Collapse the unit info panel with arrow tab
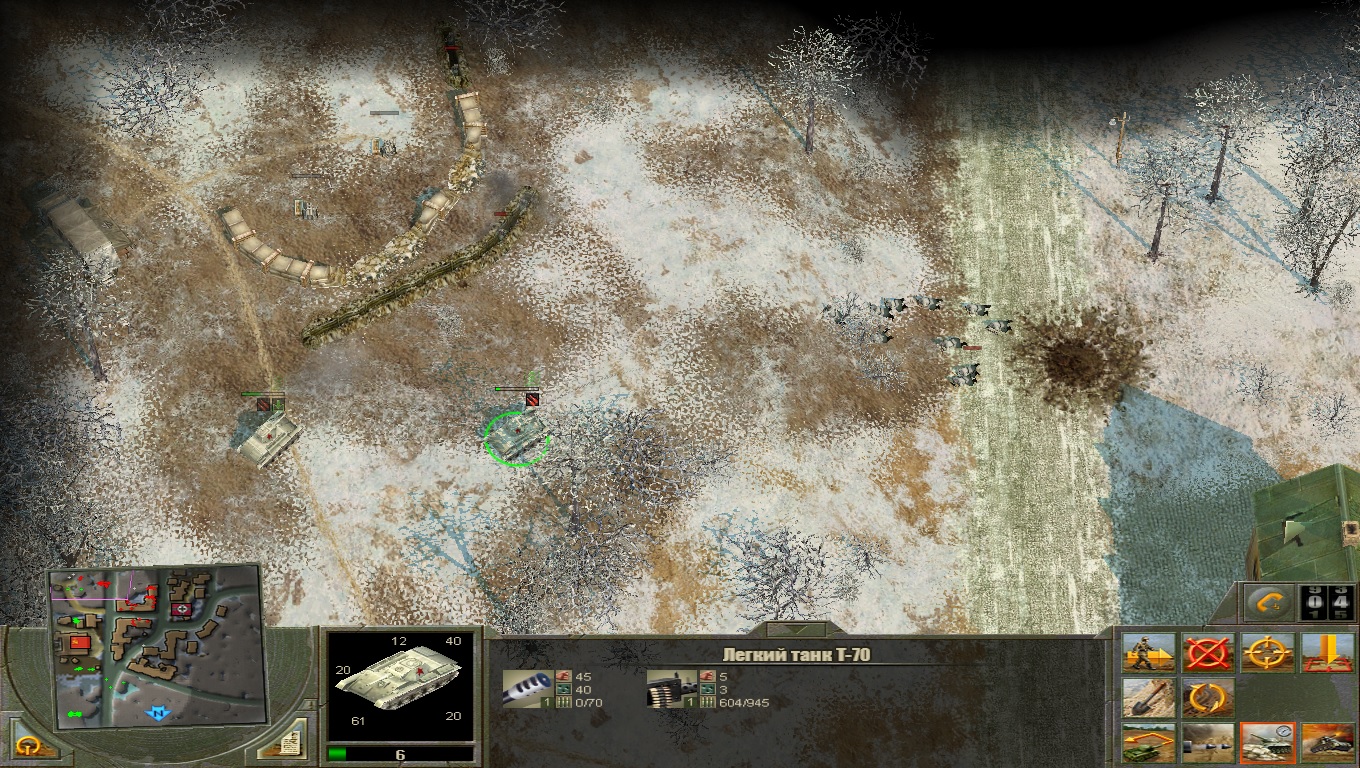 click(797, 630)
